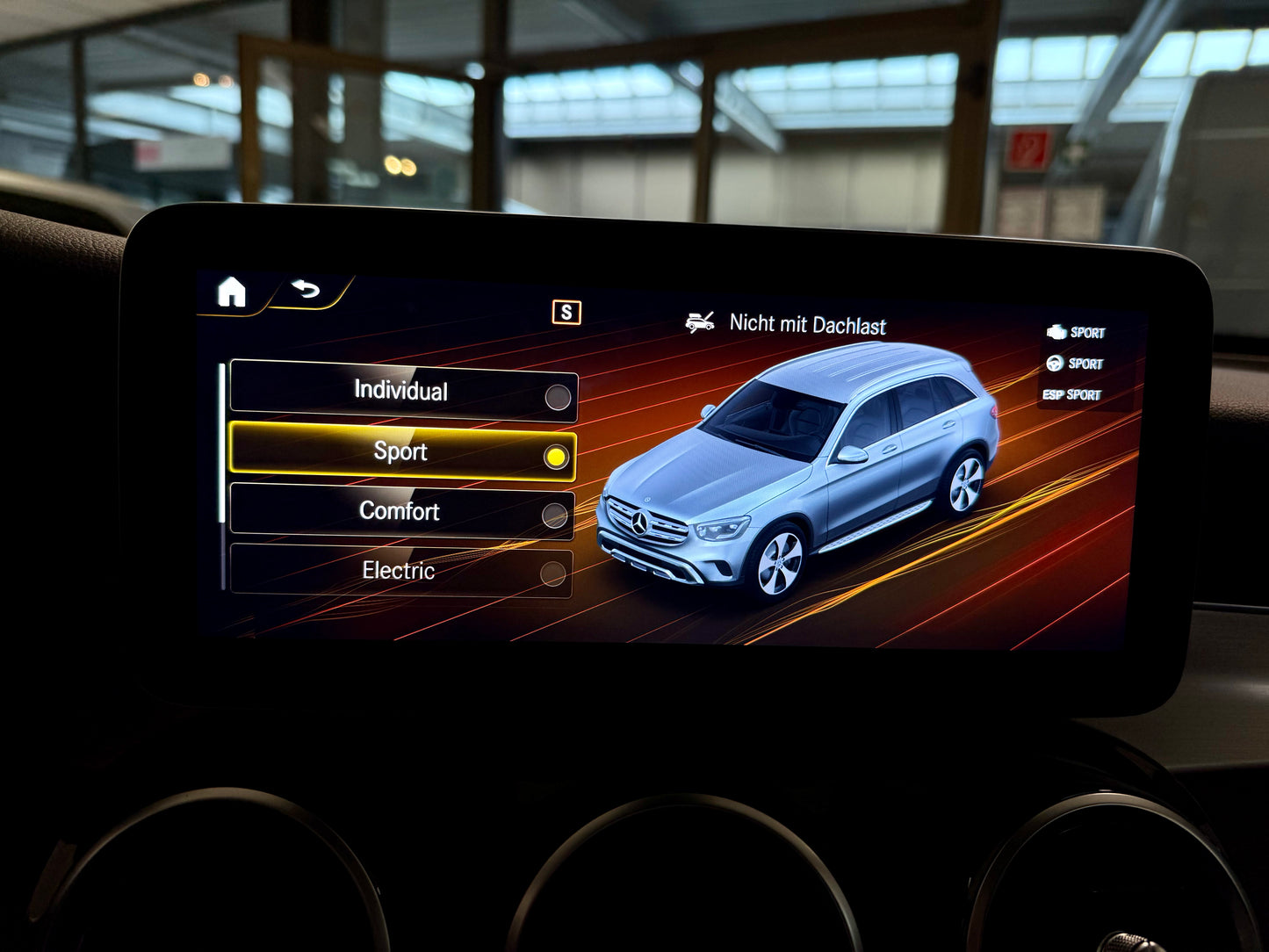Tap the back arrow button
Image resolution: width=1269 pixels, height=952 pixels.
point(306,289)
